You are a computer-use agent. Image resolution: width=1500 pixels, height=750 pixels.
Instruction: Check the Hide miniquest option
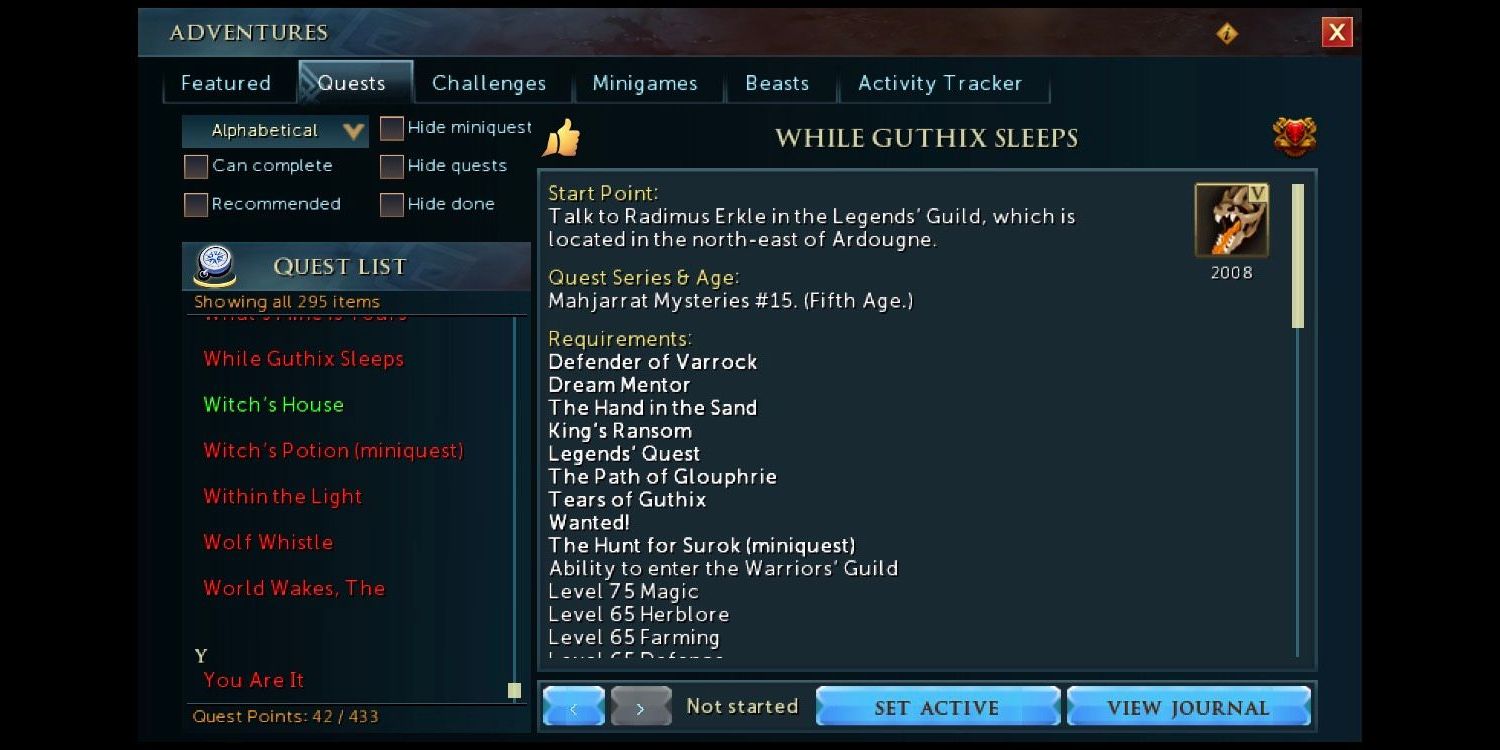390,128
